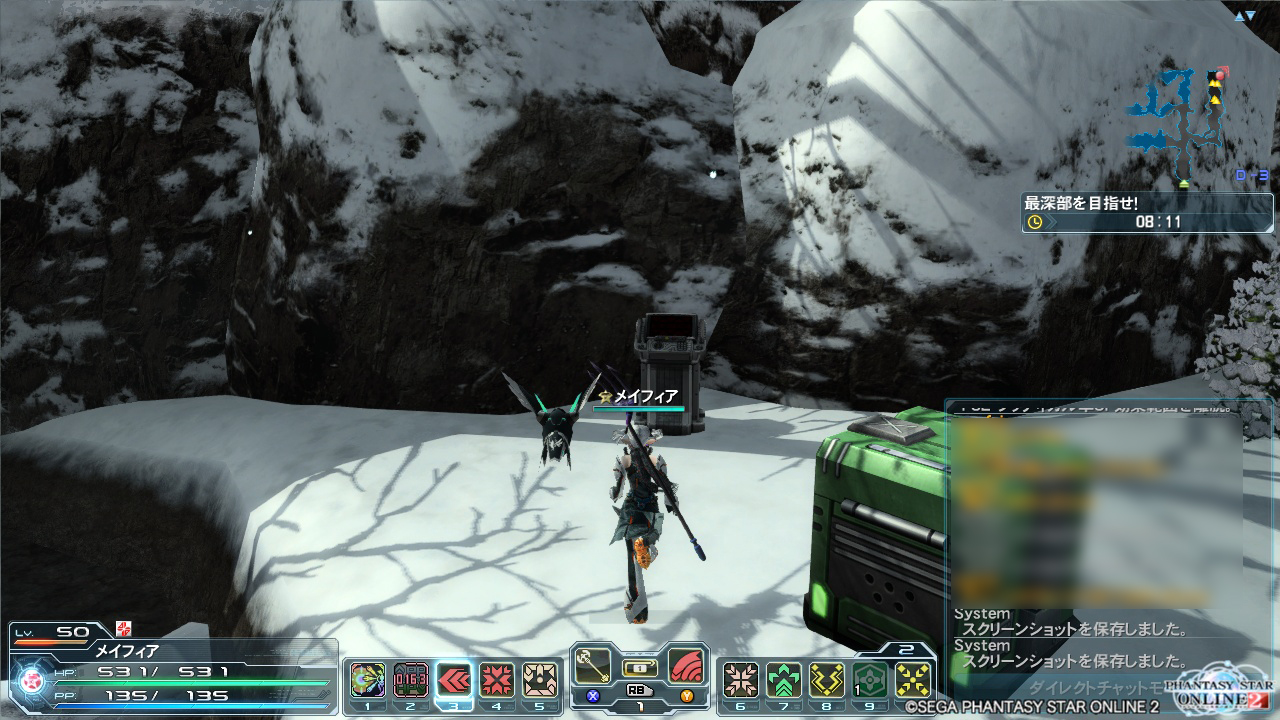Switch subpalette book using the number 2 tab
This screenshot has width=1280, height=720.
[906, 649]
